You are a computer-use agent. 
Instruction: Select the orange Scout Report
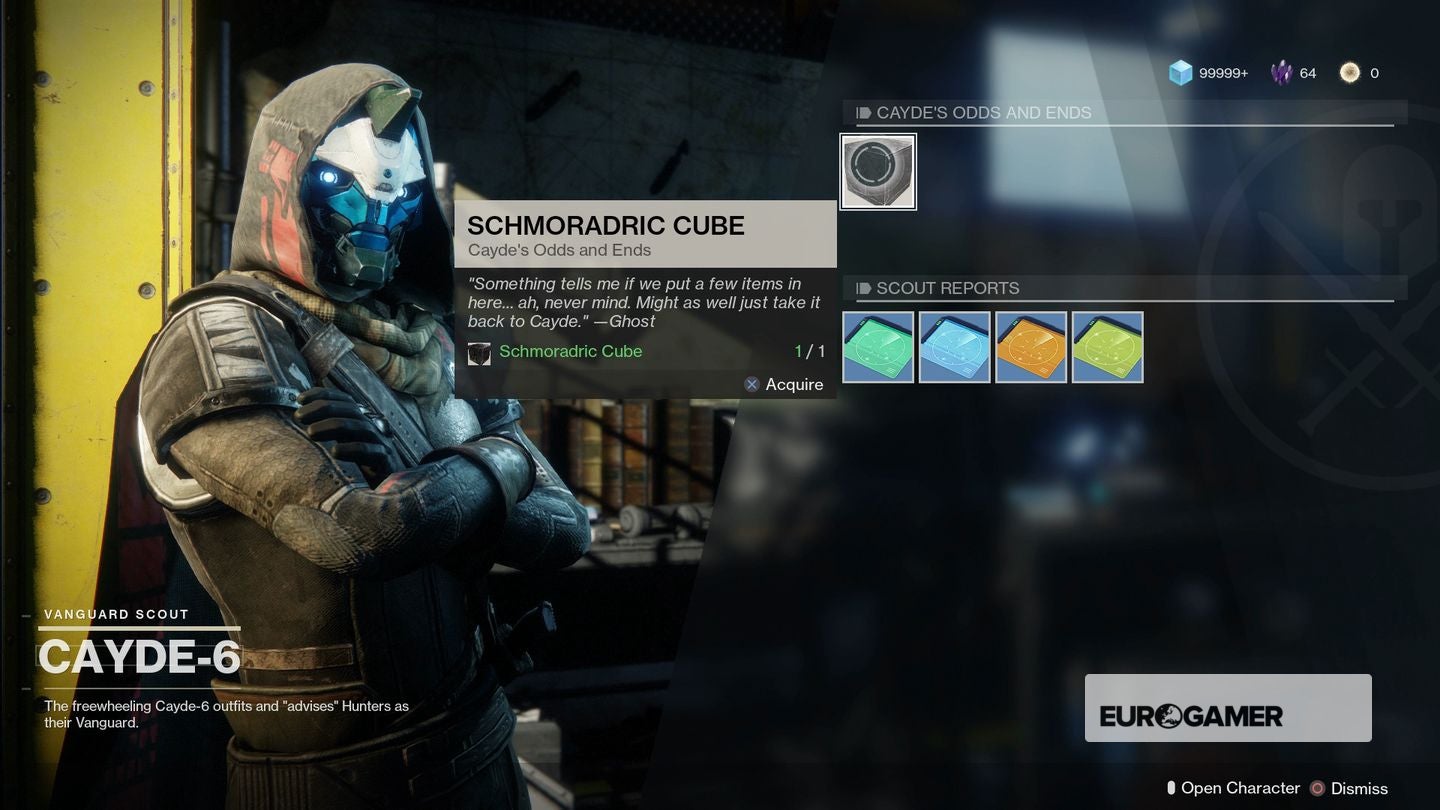(x=1031, y=347)
